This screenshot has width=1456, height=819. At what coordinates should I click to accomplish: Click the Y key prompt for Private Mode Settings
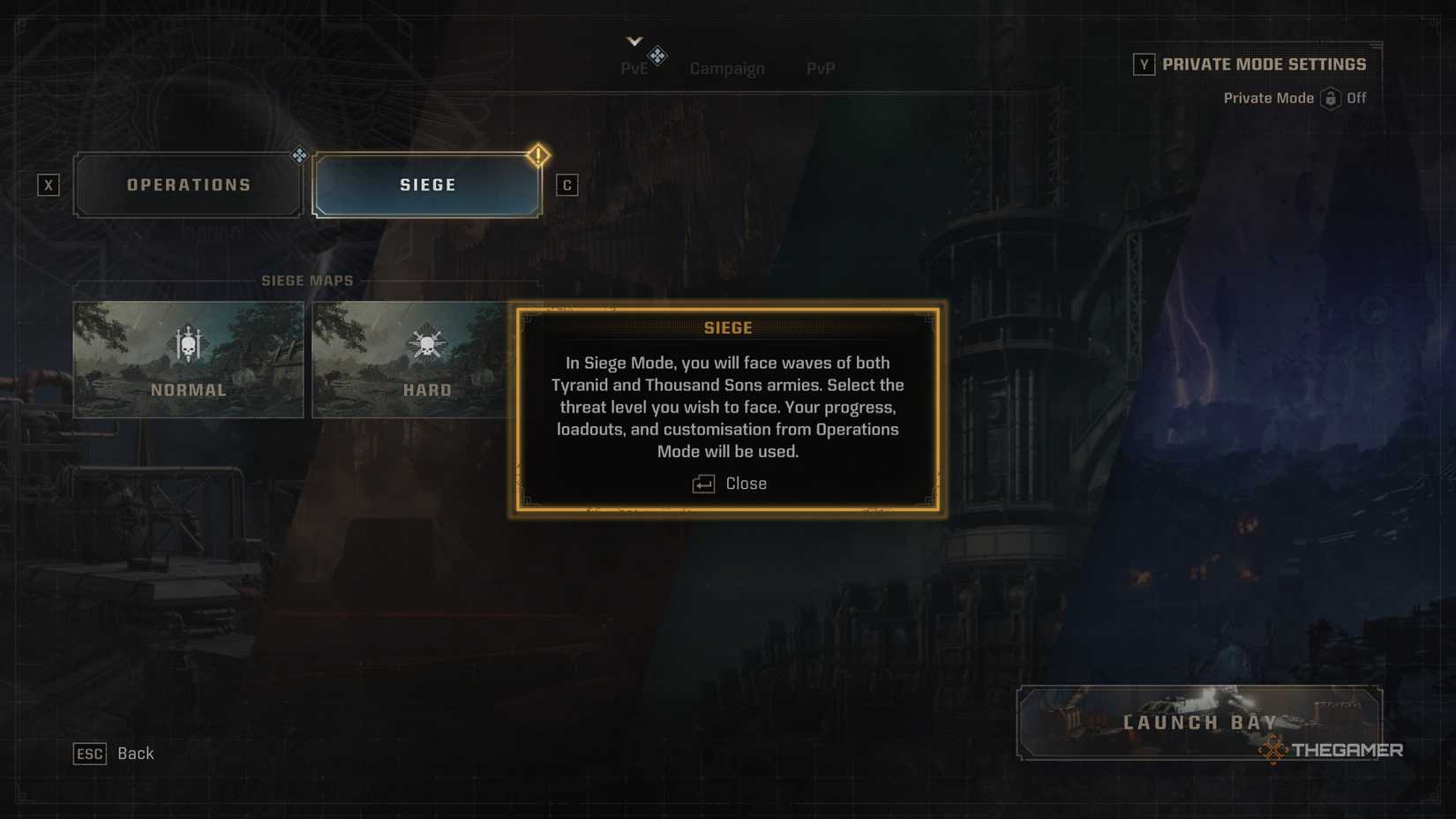(1144, 64)
